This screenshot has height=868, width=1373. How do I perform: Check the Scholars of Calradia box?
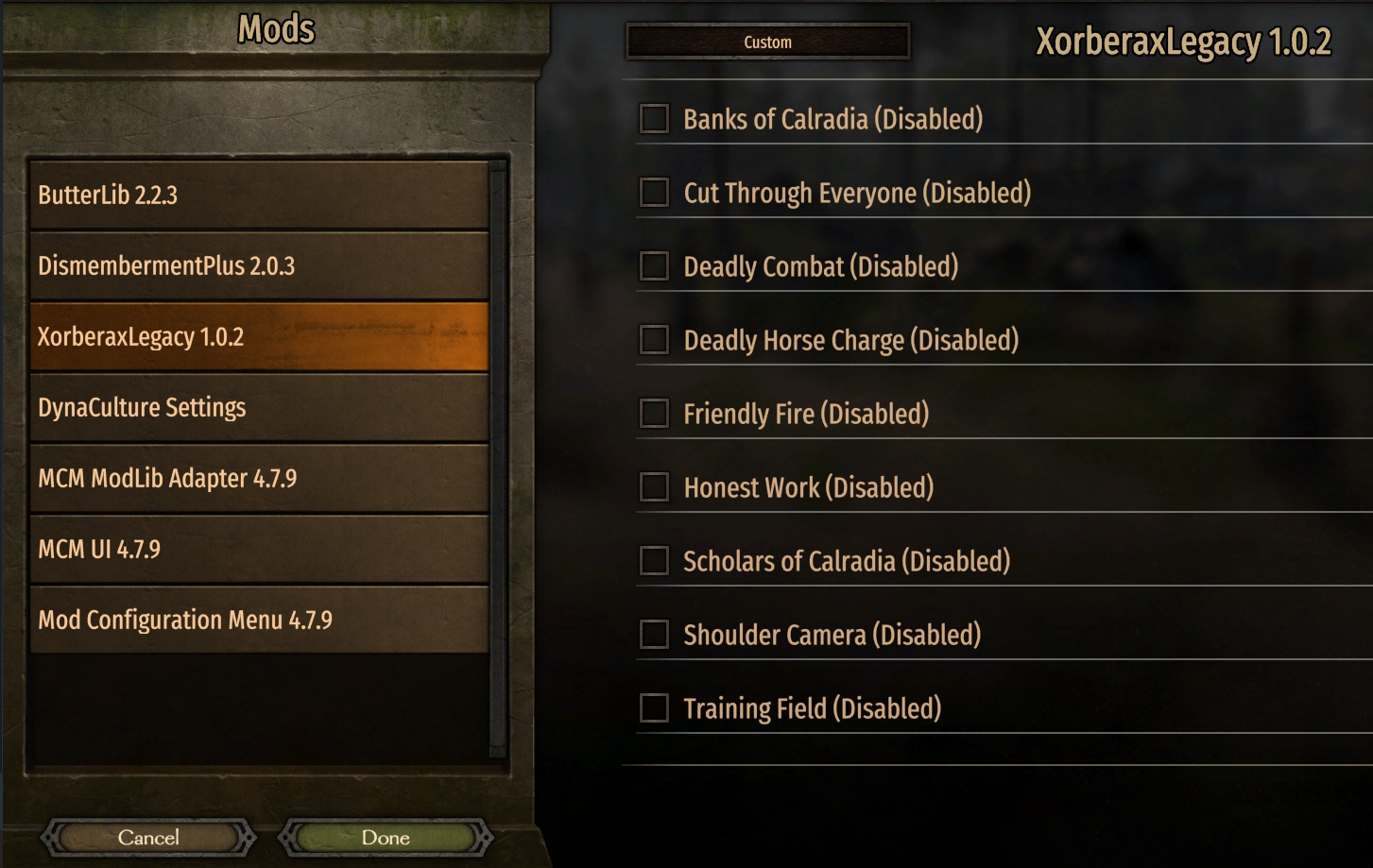pos(654,561)
